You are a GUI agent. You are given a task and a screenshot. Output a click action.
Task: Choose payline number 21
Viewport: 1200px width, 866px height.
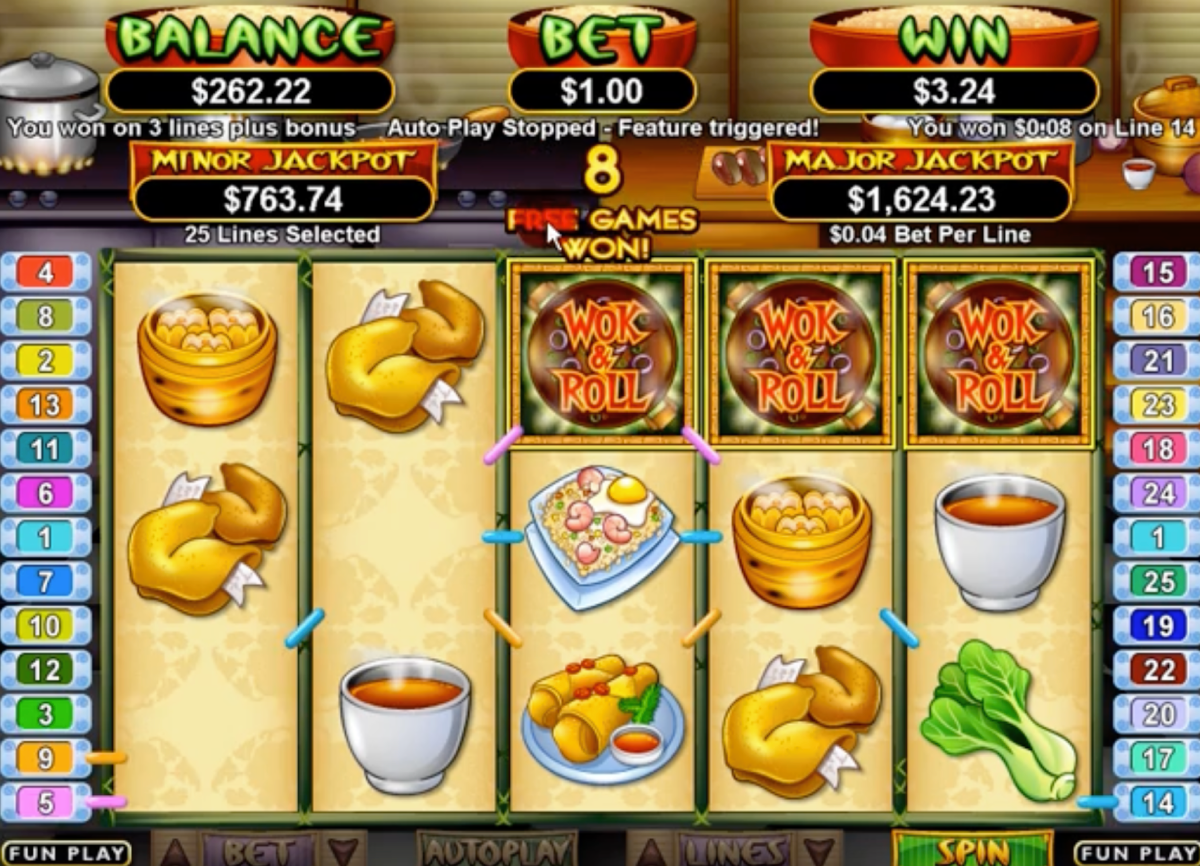click(x=1157, y=360)
